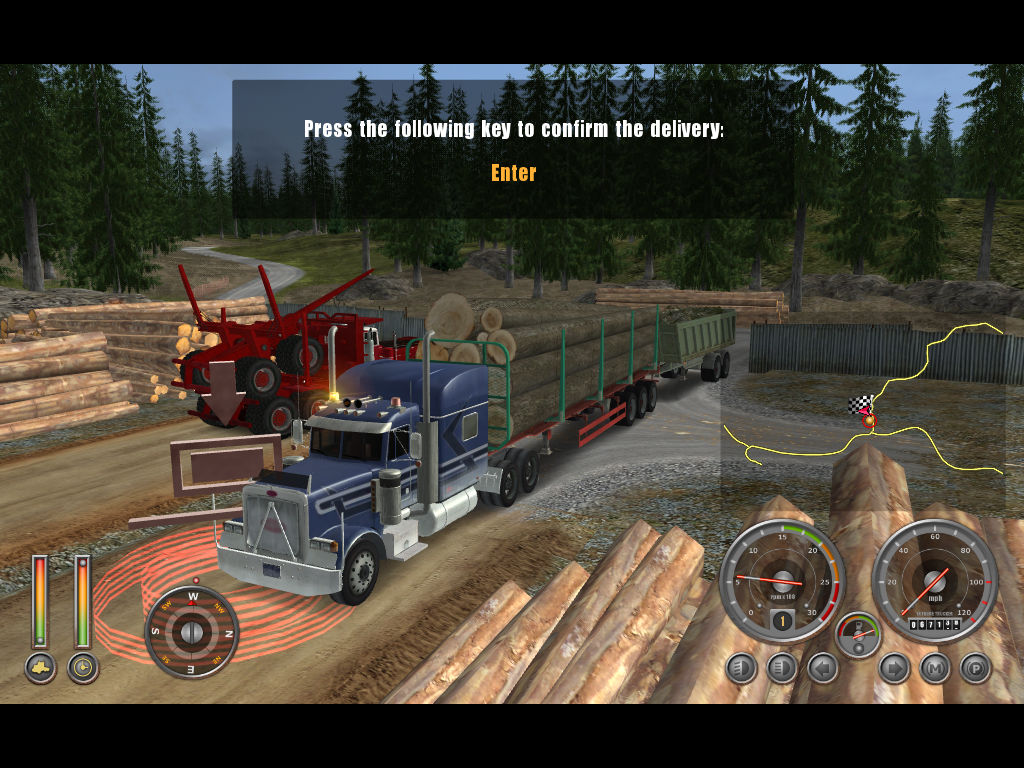Image resolution: width=1024 pixels, height=768 pixels.
Task: Click the yellow clock time icon
Action: (x=83, y=668)
